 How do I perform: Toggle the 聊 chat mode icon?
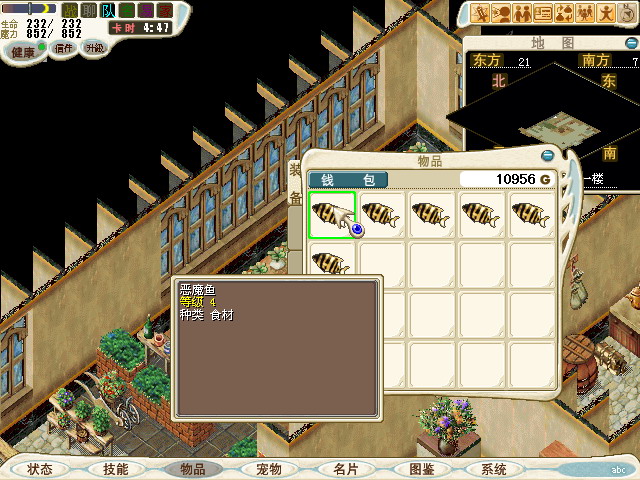tap(88, 10)
